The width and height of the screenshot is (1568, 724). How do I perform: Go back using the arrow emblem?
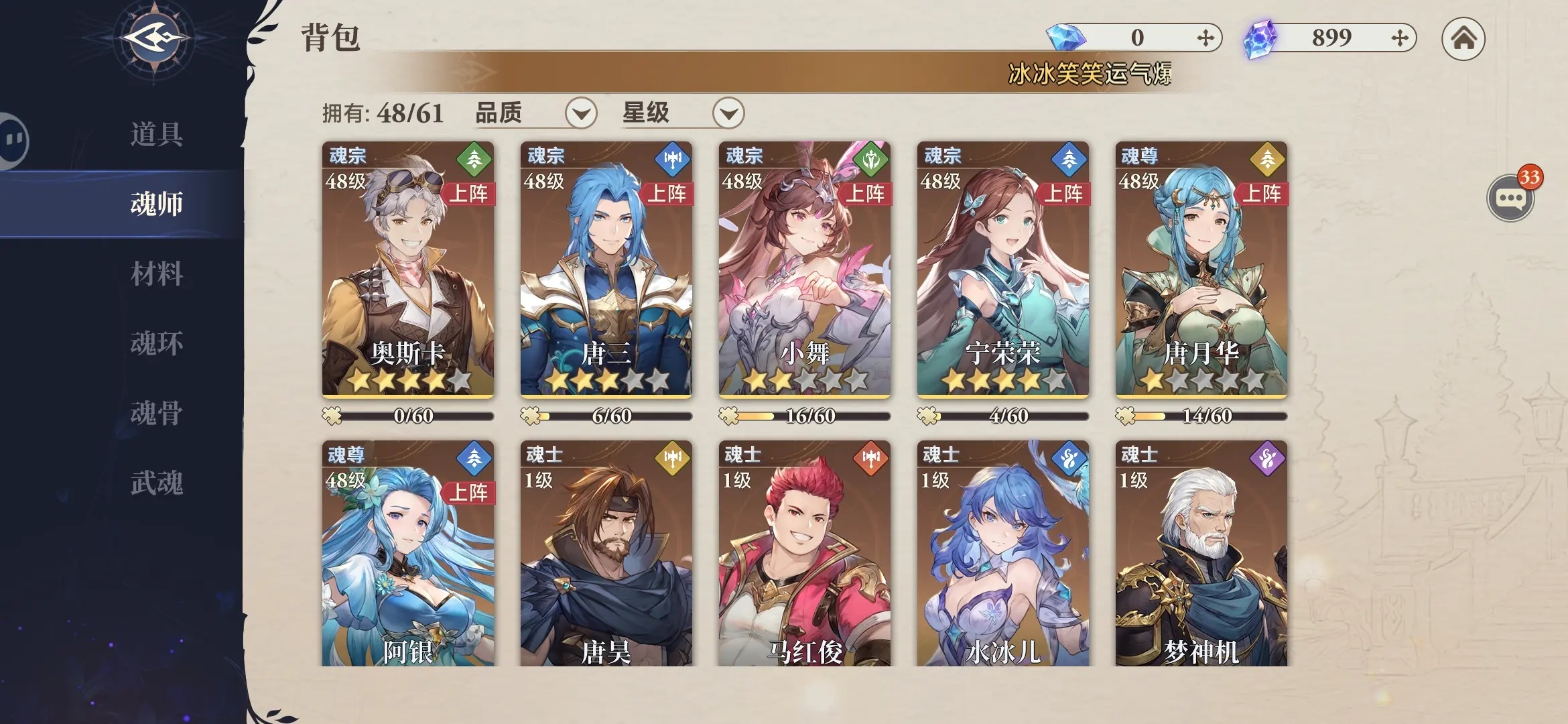click(154, 38)
